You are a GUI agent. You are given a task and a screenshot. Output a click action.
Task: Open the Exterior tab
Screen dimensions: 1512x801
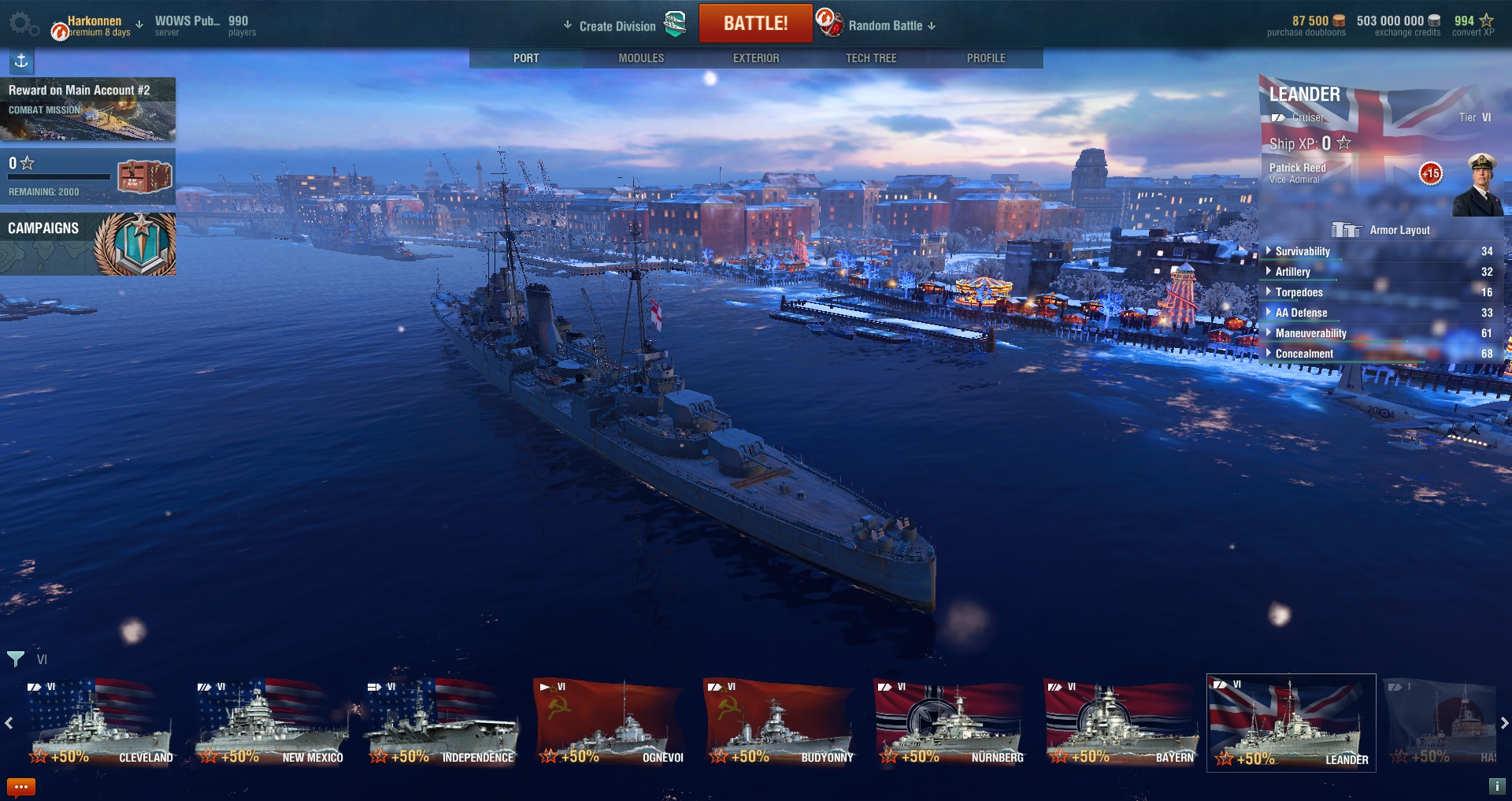pyautogui.click(x=756, y=58)
